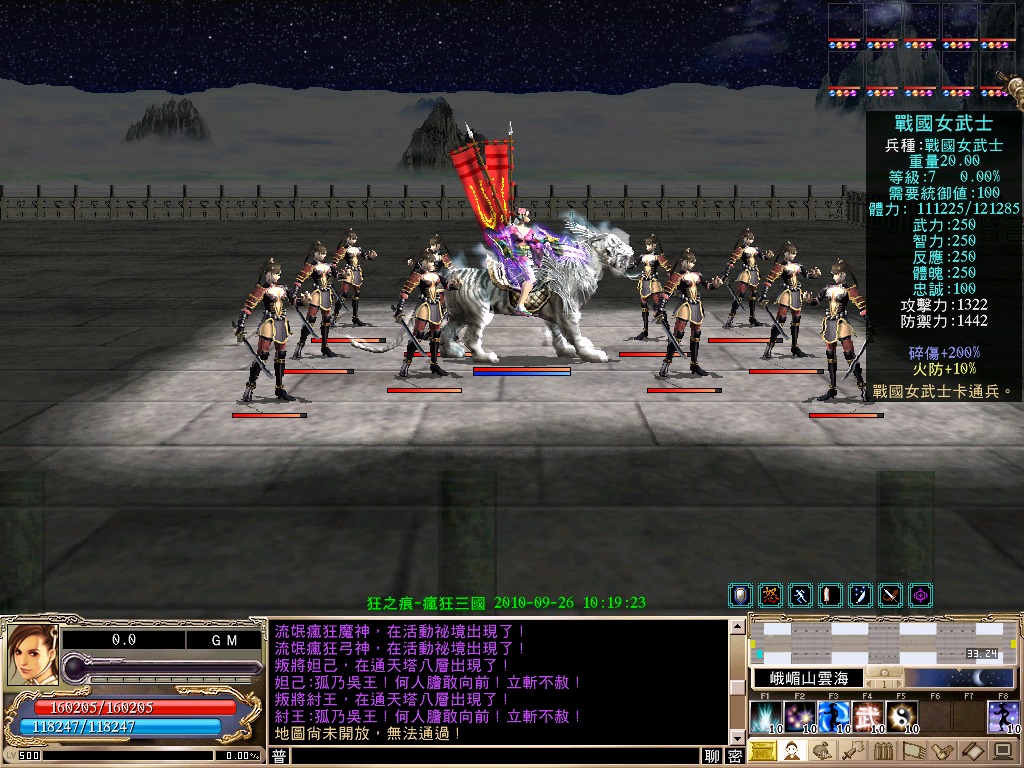Click the running man status icon
The height and width of the screenshot is (768, 1024).
tap(800, 596)
